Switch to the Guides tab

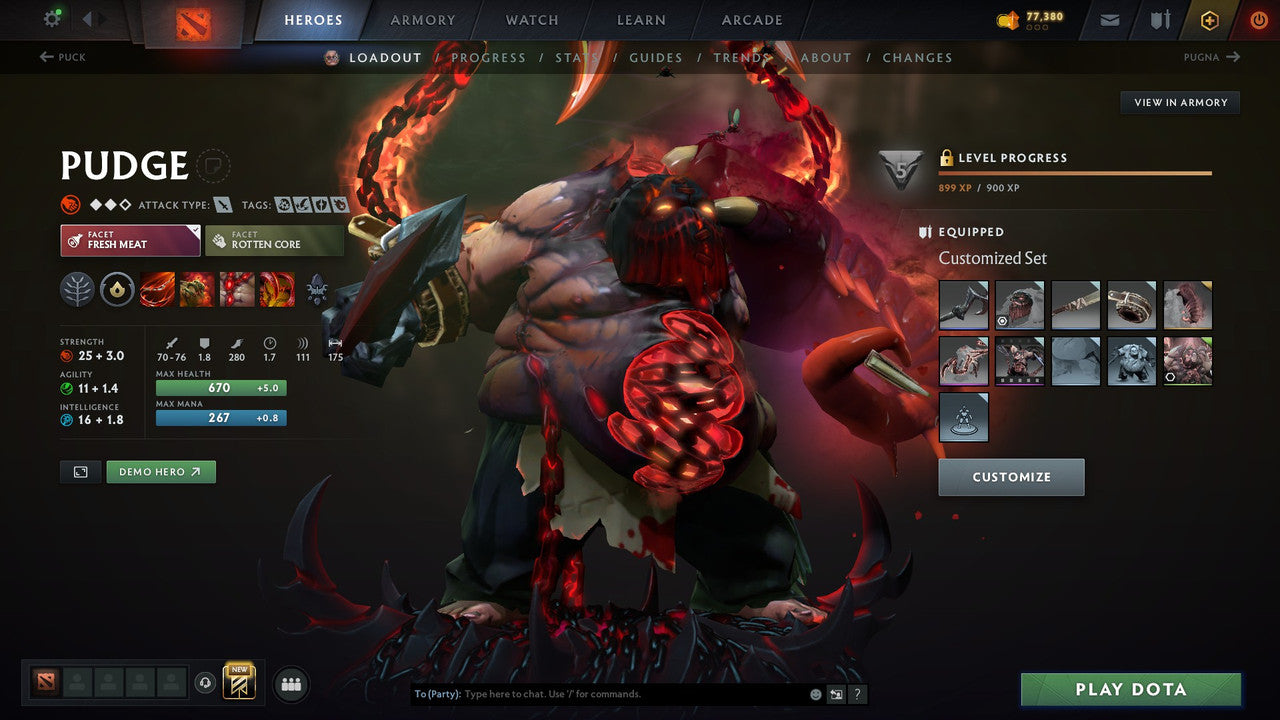pyautogui.click(x=655, y=57)
